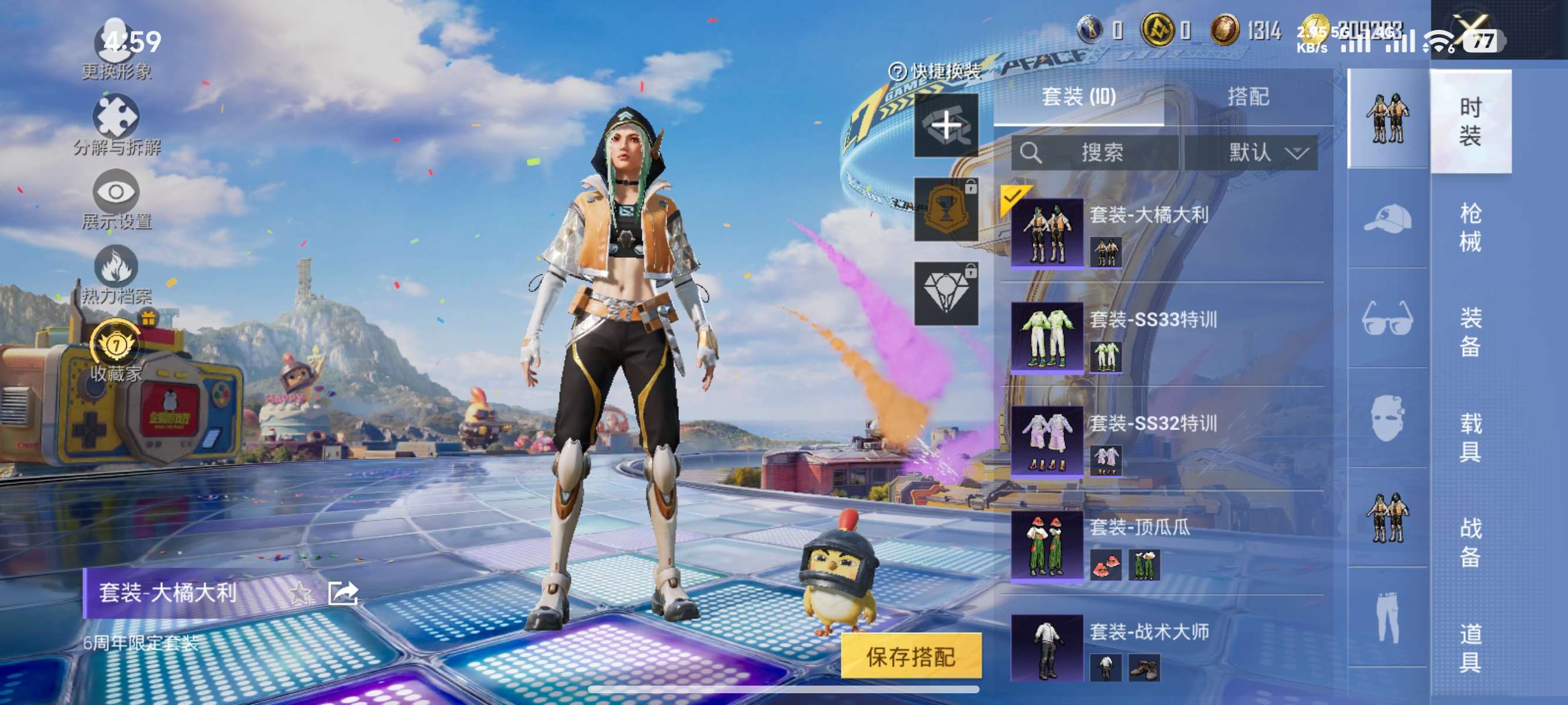
Task: Select the hat category in the sidebar
Action: click(1388, 219)
